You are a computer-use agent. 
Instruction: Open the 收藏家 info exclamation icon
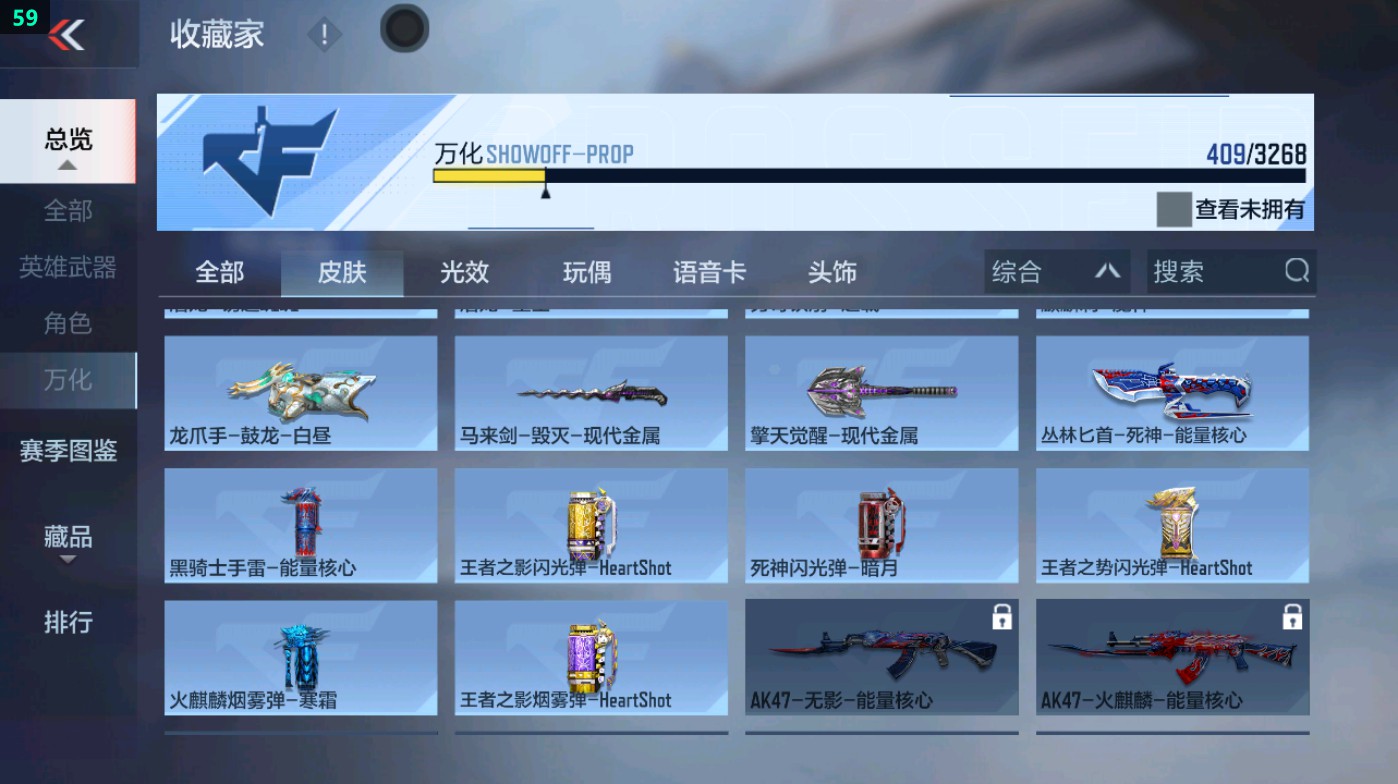pos(323,33)
